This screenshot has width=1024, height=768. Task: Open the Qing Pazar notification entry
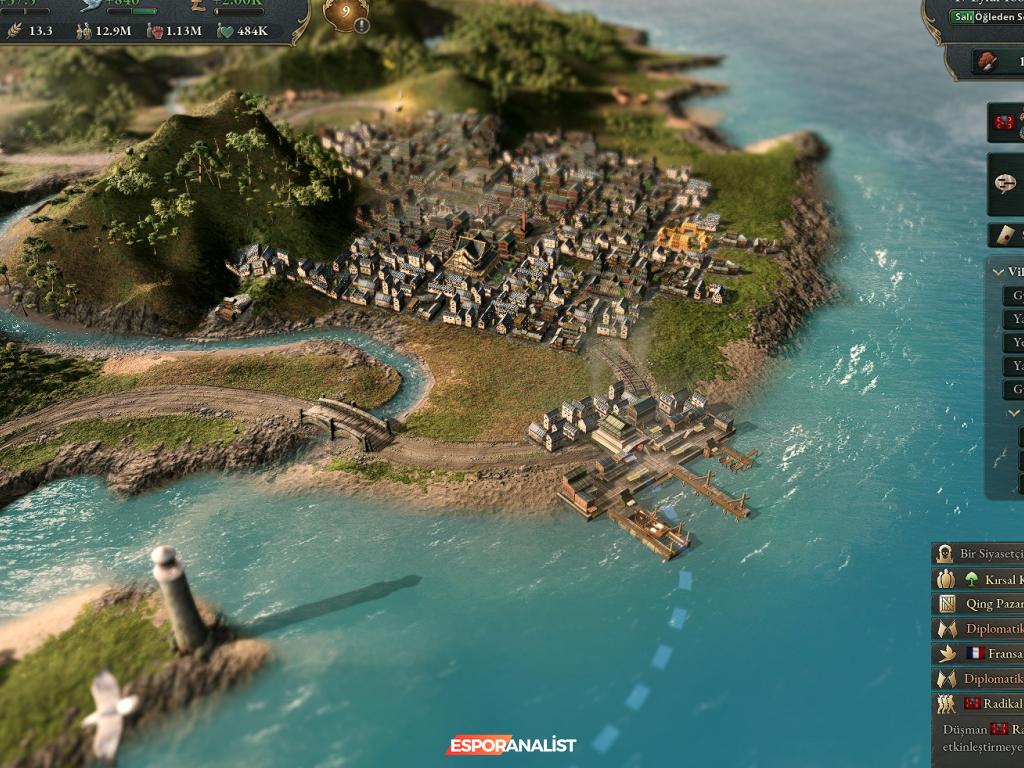[987, 604]
